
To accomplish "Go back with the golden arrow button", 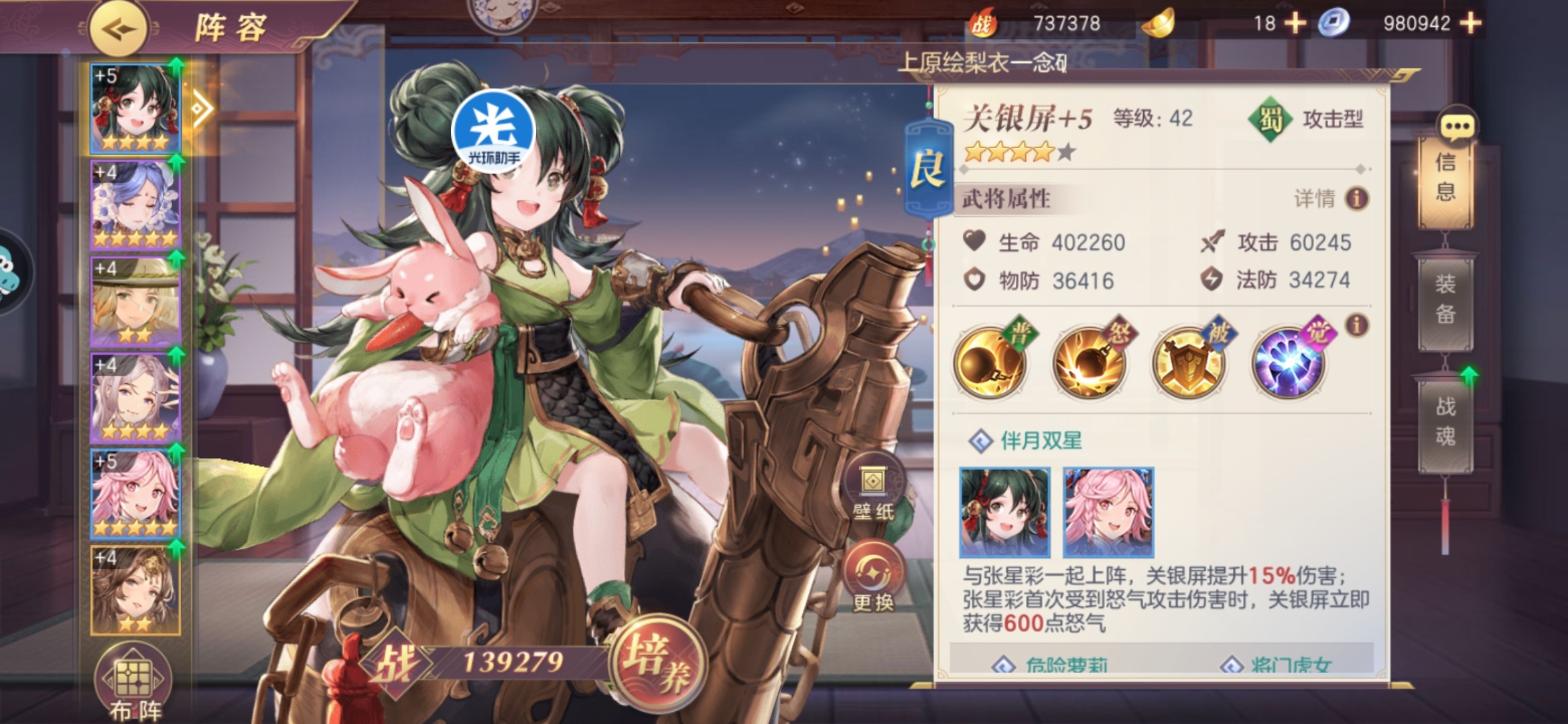I will (119, 29).
